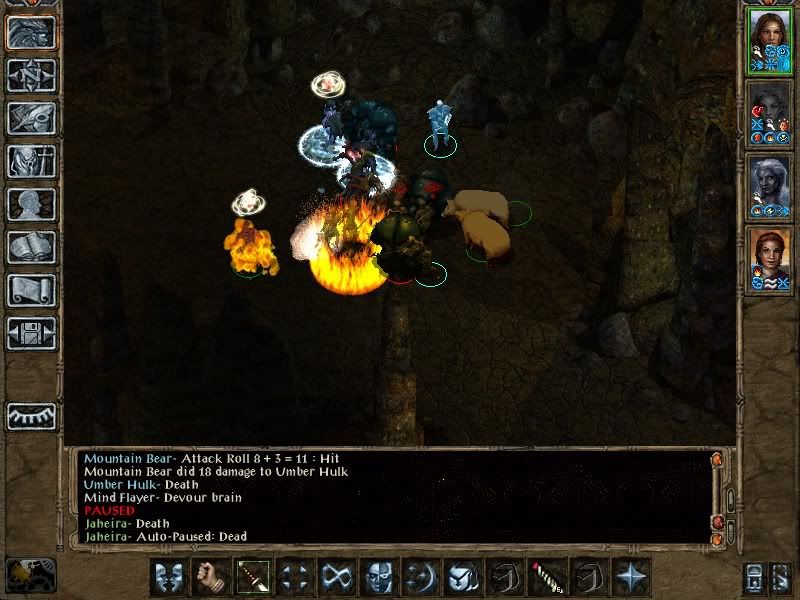Select the infinity-symbol action button

(335, 577)
